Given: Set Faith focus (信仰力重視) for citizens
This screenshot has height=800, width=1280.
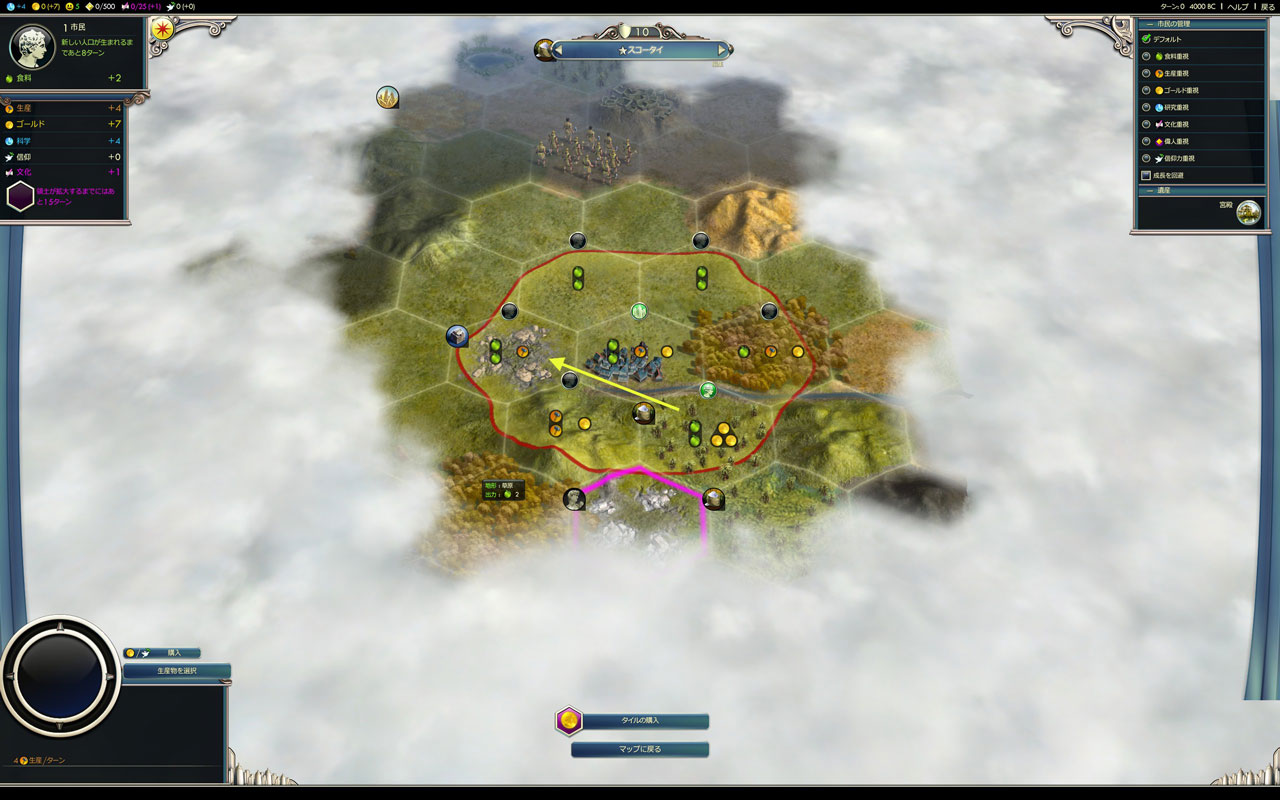Looking at the screenshot, I should point(1147,158).
